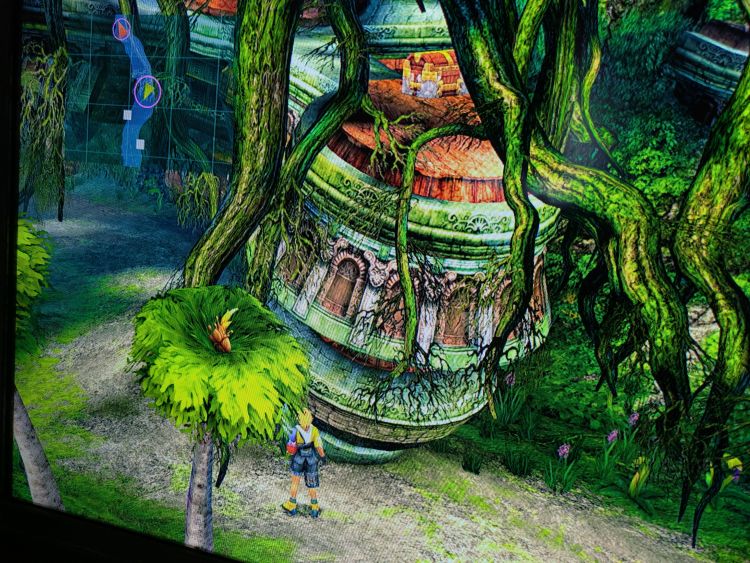
Task: Select the yellow player arrow on the minimap
Action: (x=147, y=92)
